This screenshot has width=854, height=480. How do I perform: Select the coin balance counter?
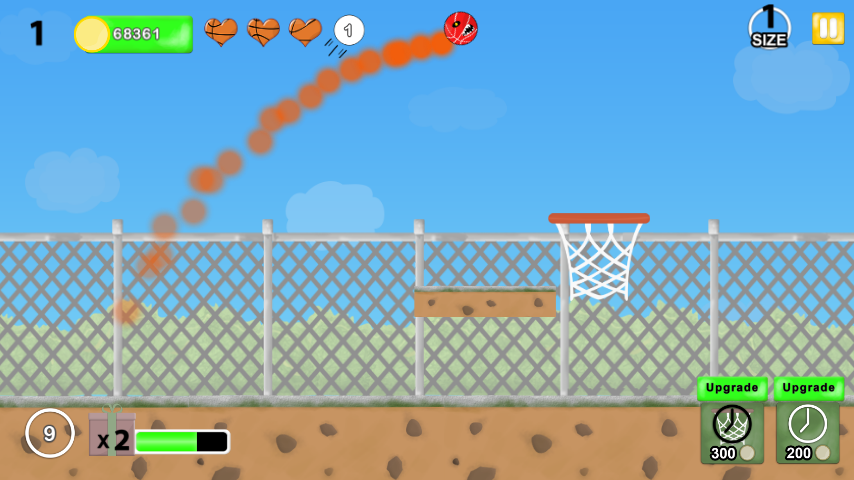[x=134, y=34]
